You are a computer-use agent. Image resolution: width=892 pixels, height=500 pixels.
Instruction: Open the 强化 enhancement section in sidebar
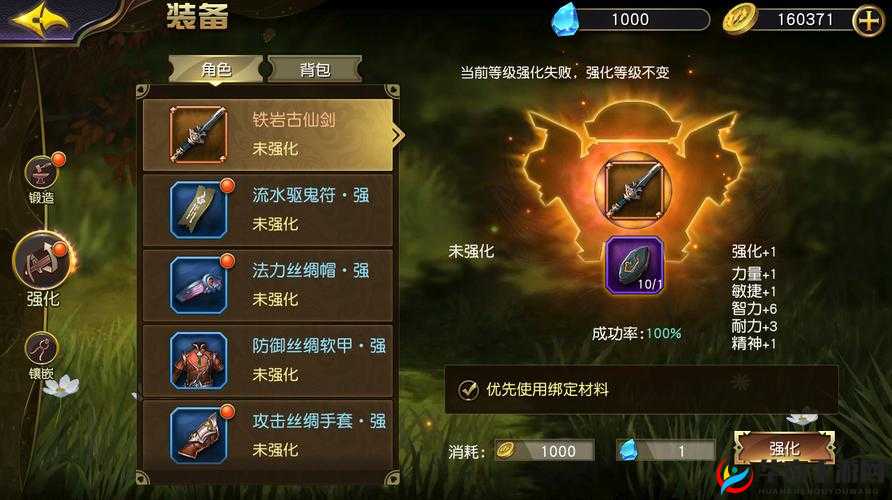(41, 267)
